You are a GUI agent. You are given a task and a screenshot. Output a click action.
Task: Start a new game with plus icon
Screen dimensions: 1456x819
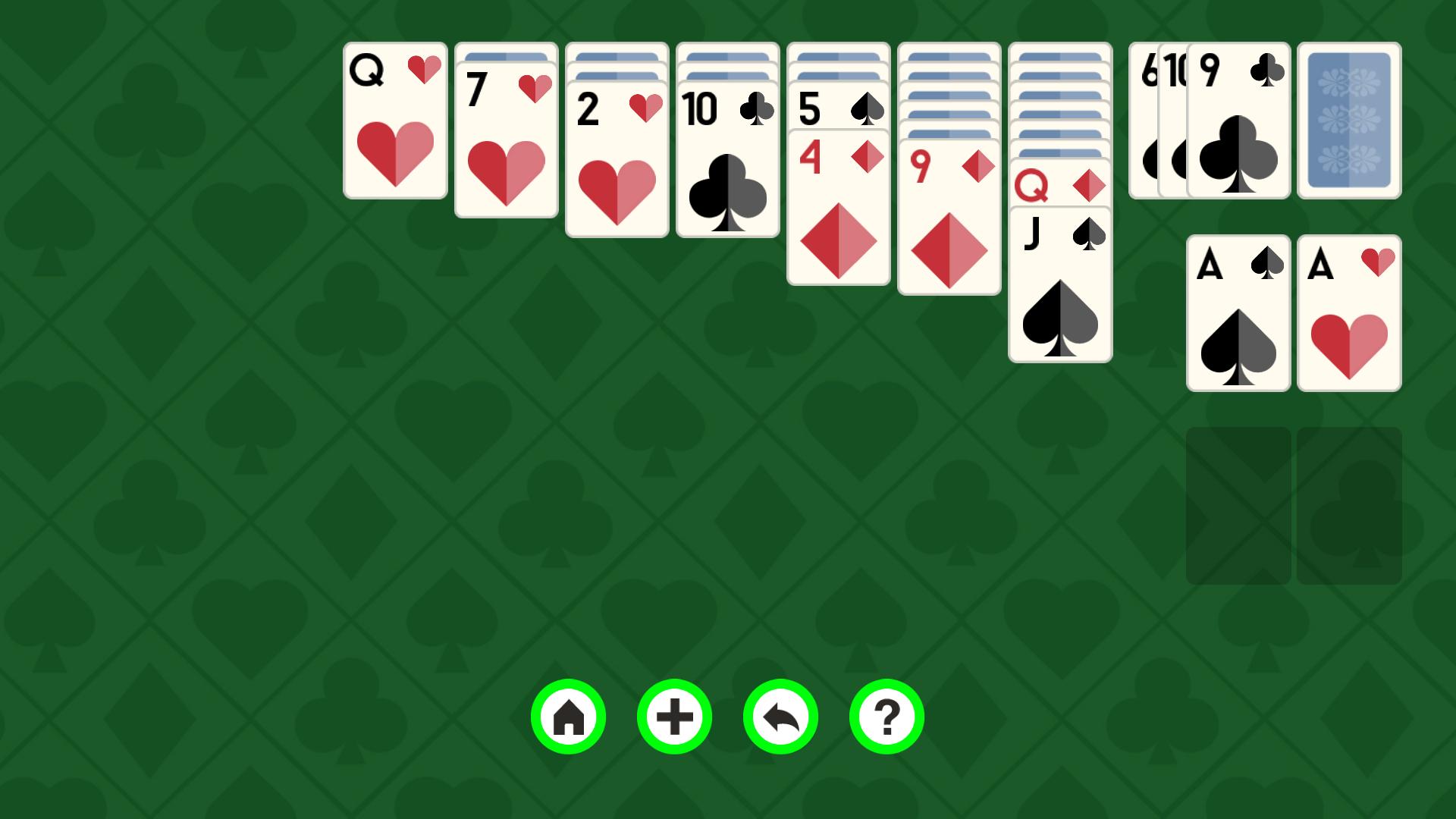674,716
